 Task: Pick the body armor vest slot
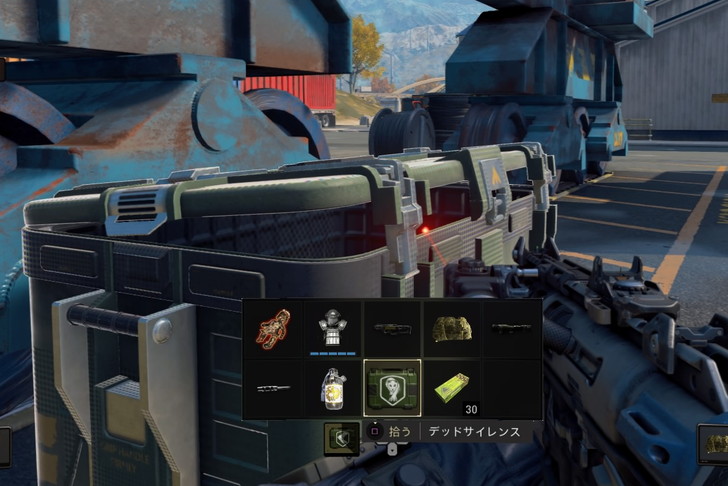332,329
